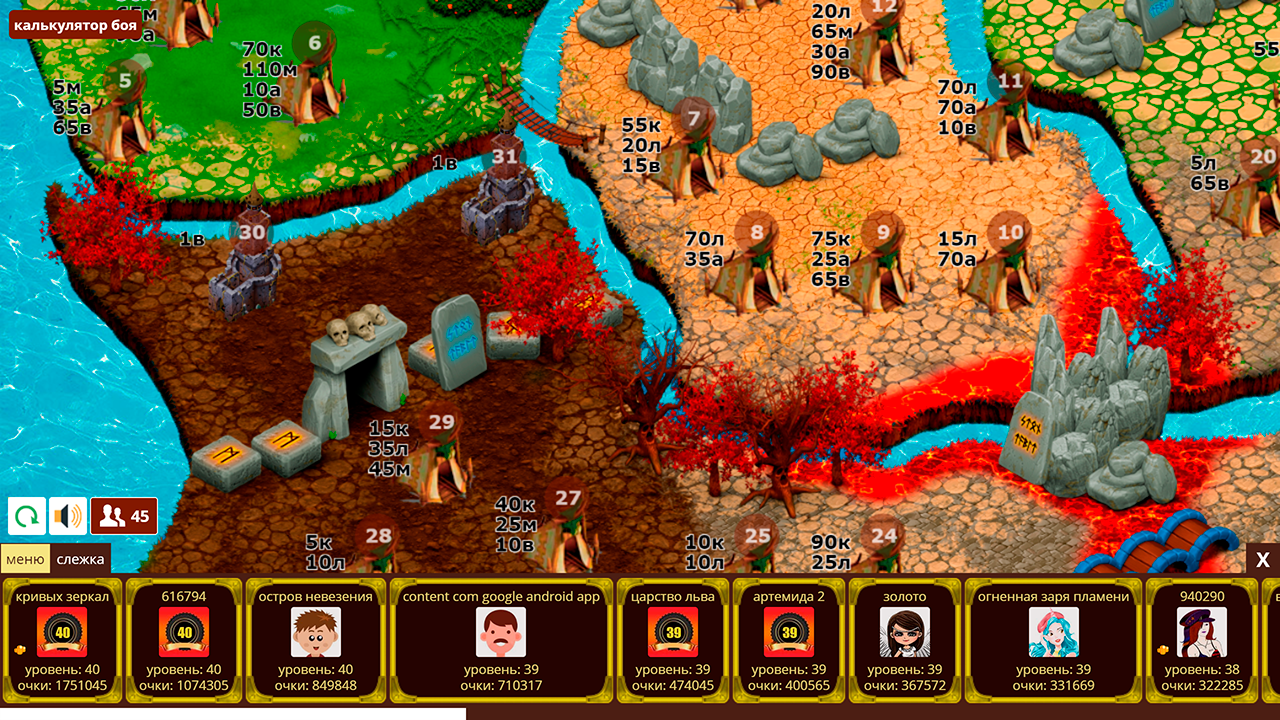Click the level 39 badge on царство льва card
Image resolution: width=1280 pixels, height=720 pixels.
pyautogui.click(x=671, y=633)
